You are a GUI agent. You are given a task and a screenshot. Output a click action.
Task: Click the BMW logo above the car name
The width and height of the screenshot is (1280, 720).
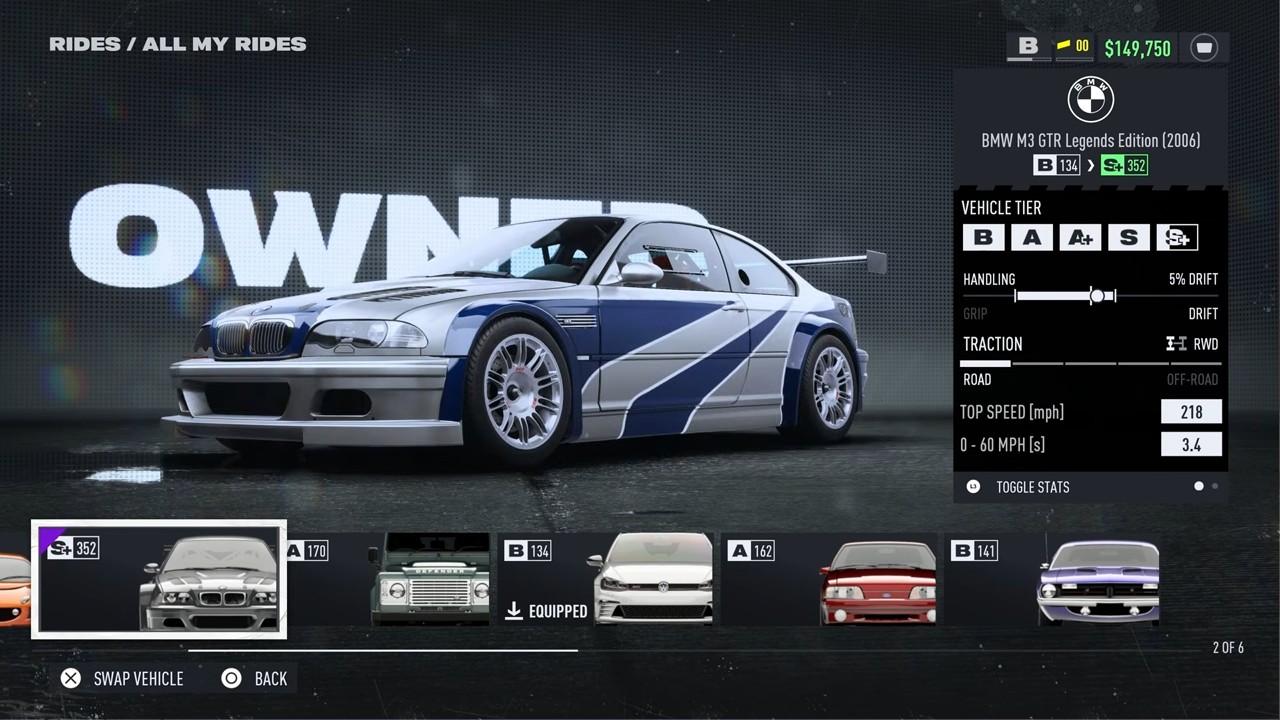pos(1090,100)
